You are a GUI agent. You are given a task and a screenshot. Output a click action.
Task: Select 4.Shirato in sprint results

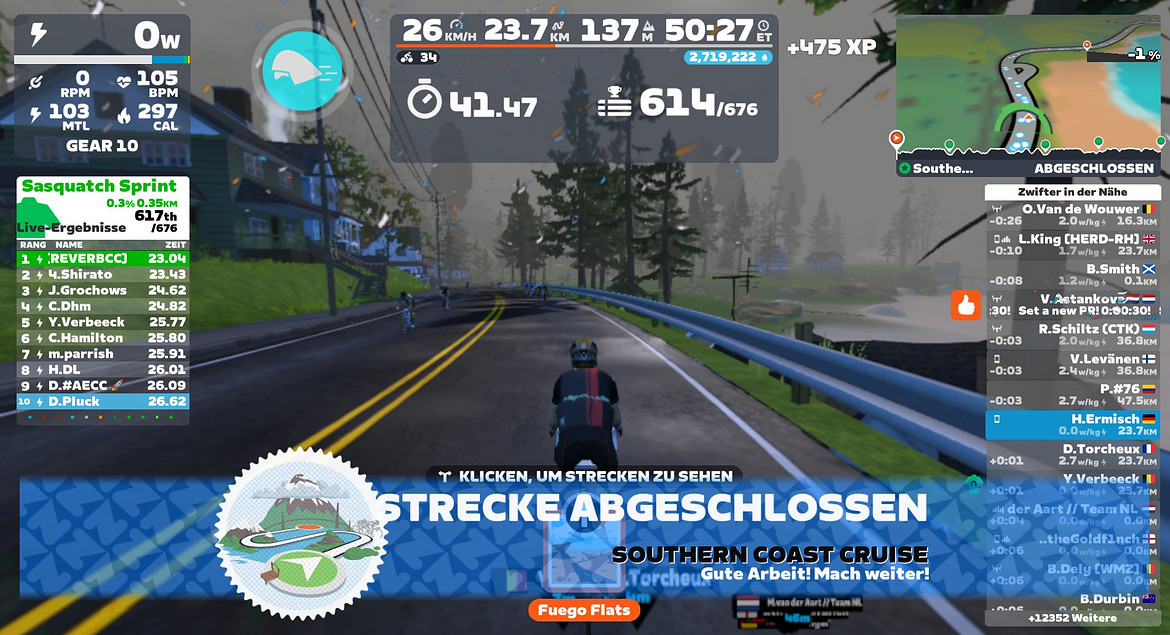tap(102, 274)
